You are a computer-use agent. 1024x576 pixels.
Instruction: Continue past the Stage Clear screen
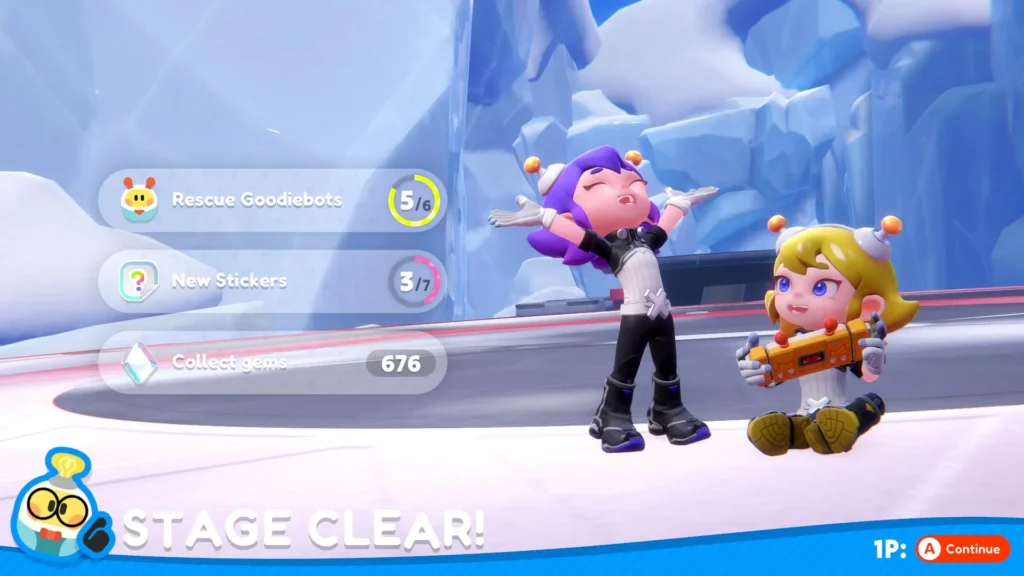tap(961, 548)
